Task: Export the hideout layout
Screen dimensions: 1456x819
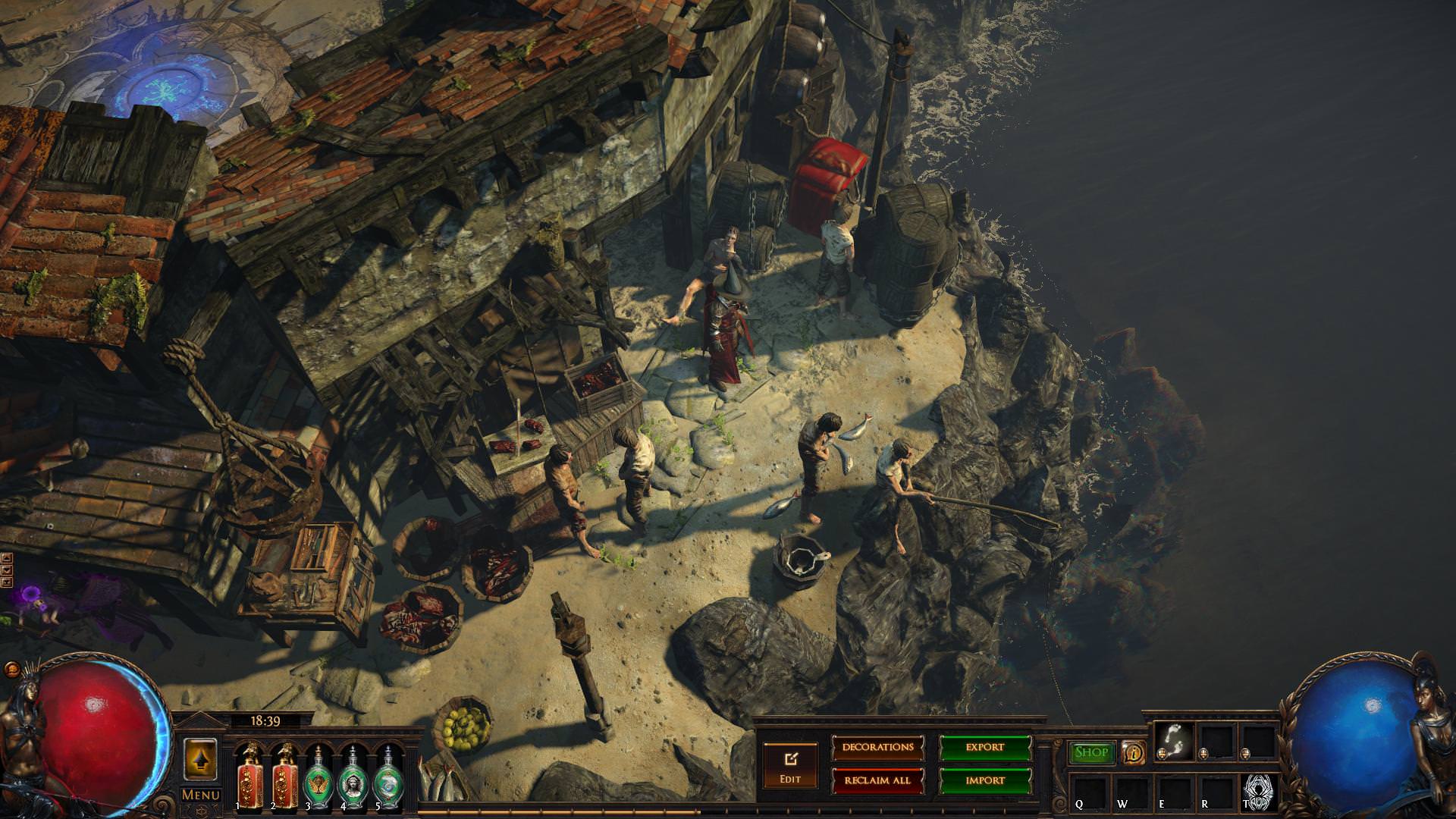Action: pos(985,748)
